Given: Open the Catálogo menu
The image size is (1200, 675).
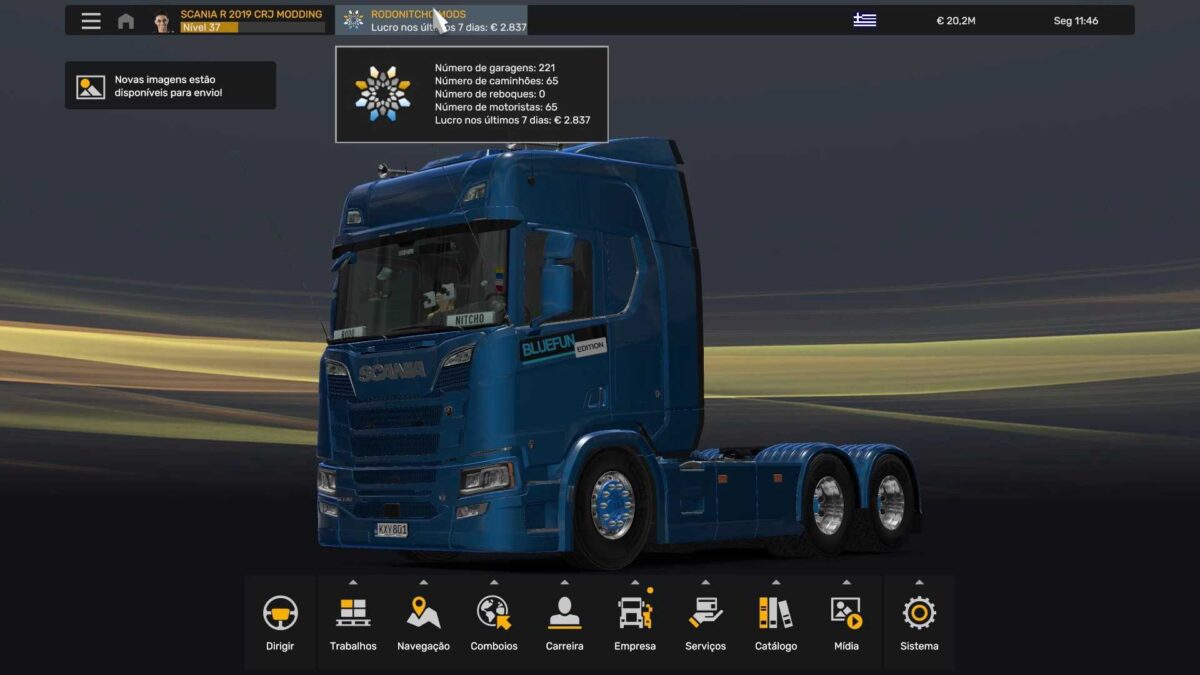Looking at the screenshot, I should (776, 622).
